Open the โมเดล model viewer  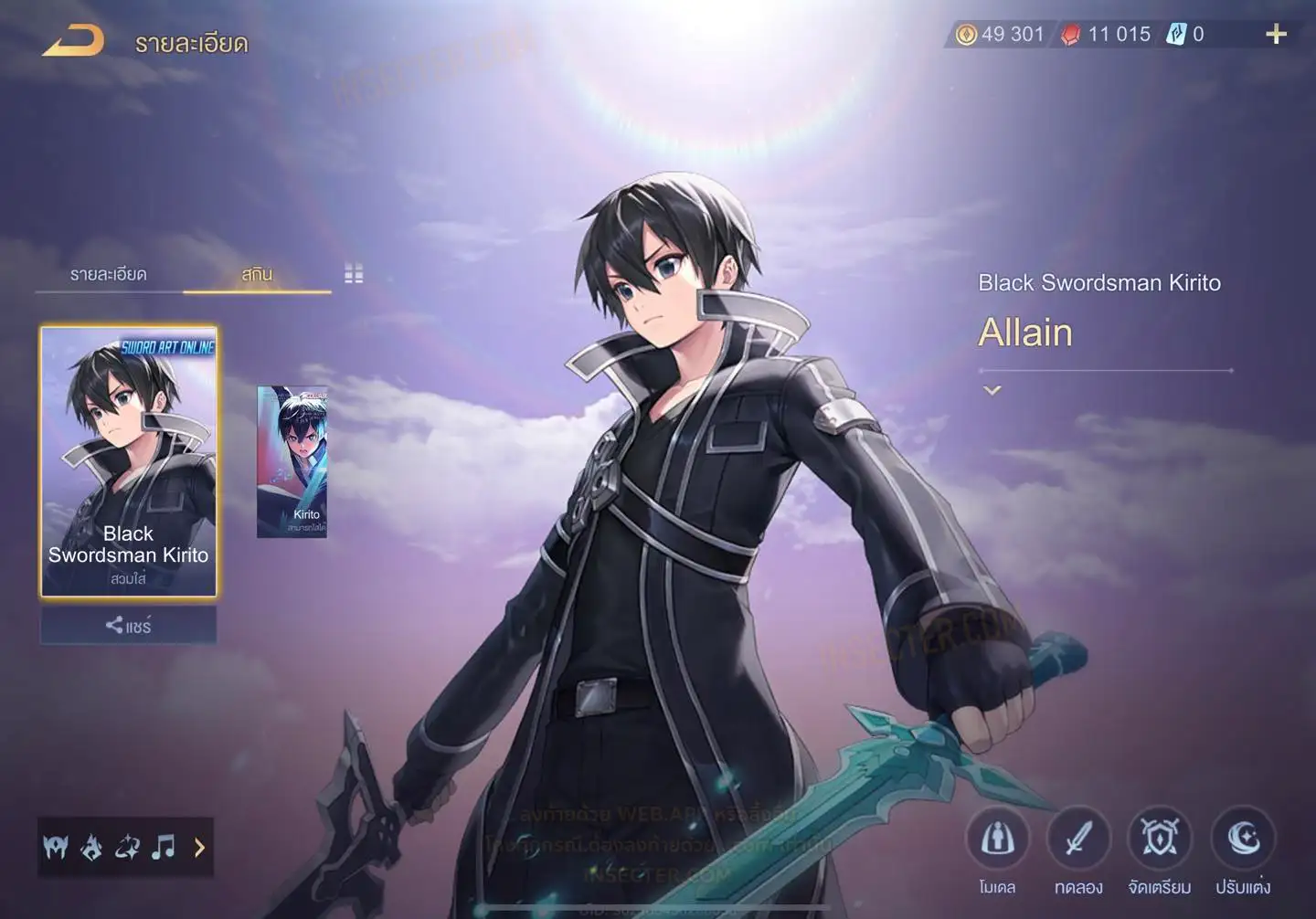tap(997, 840)
